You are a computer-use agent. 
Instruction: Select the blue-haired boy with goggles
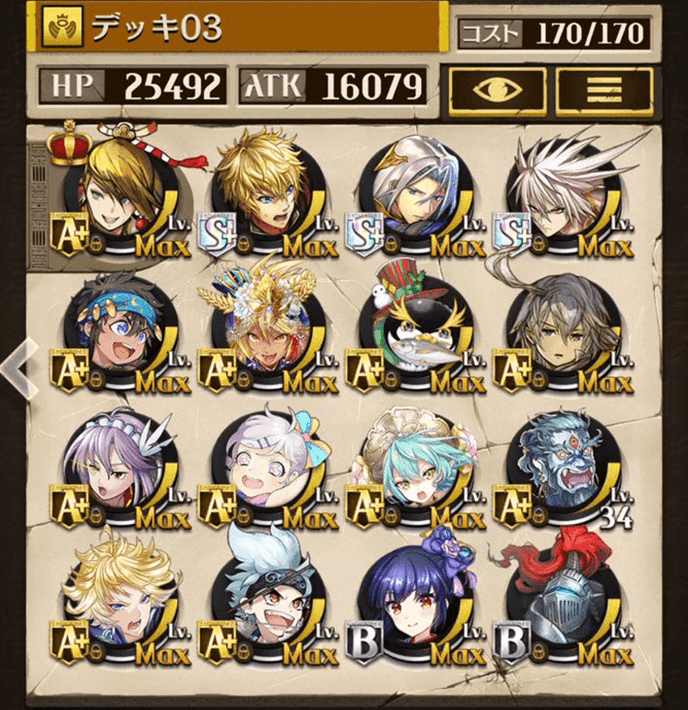tap(262, 606)
